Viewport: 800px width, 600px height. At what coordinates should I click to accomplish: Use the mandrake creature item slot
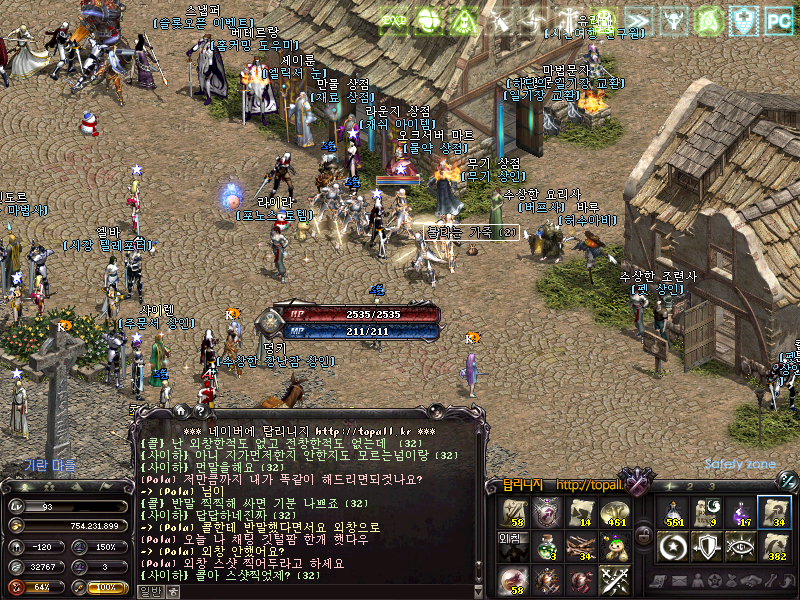[x=616, y=546]
